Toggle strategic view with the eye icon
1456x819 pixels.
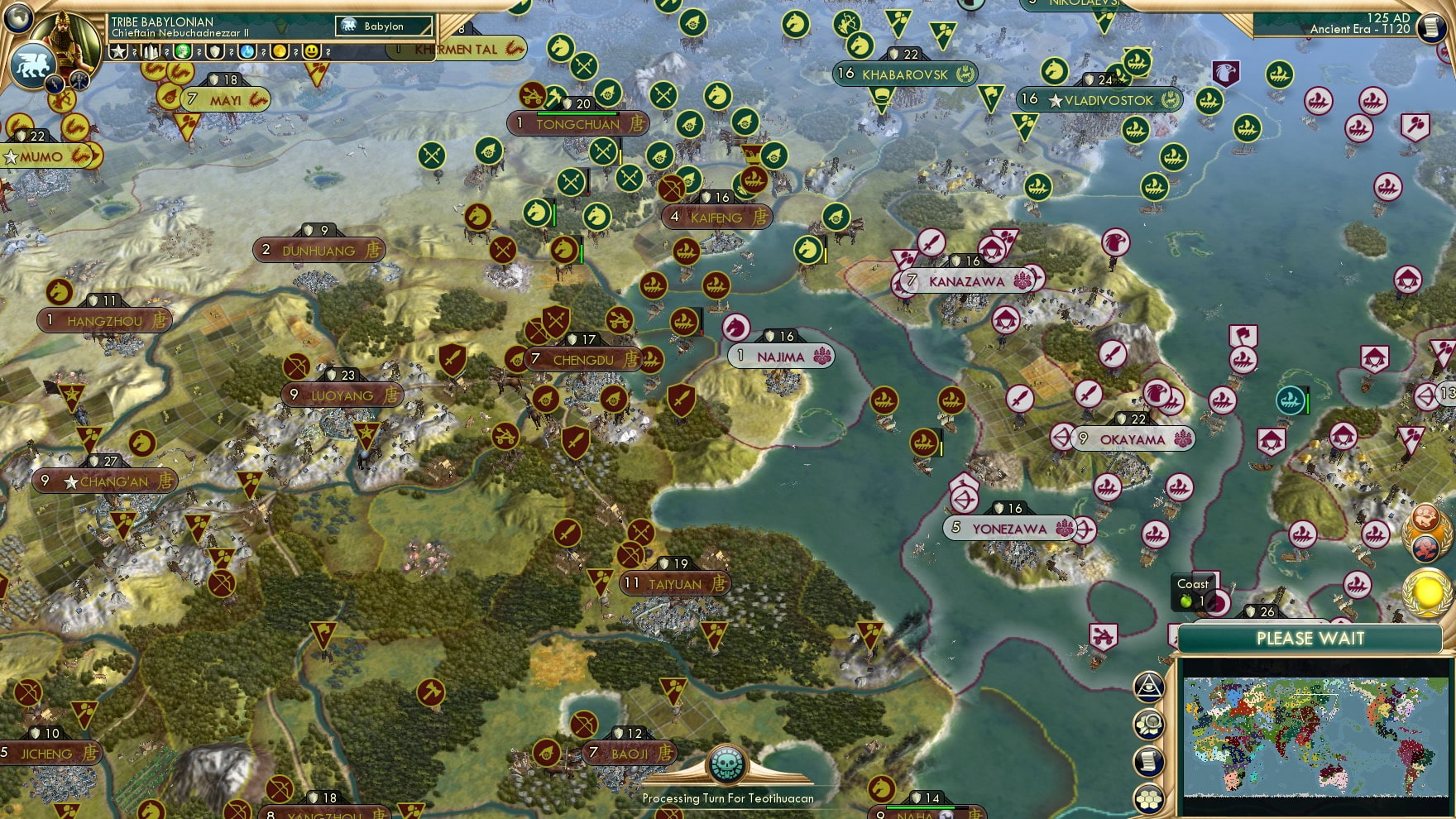tap(1150, 685)
